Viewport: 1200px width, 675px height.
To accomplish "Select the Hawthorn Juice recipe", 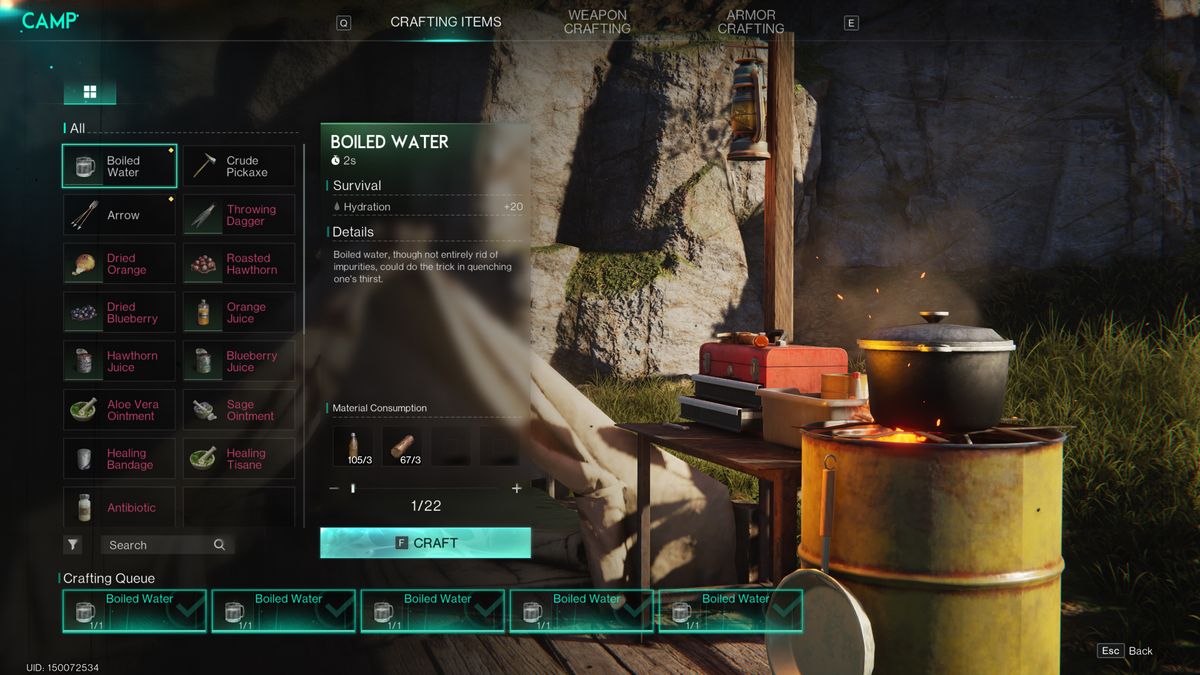I will 119,361.
